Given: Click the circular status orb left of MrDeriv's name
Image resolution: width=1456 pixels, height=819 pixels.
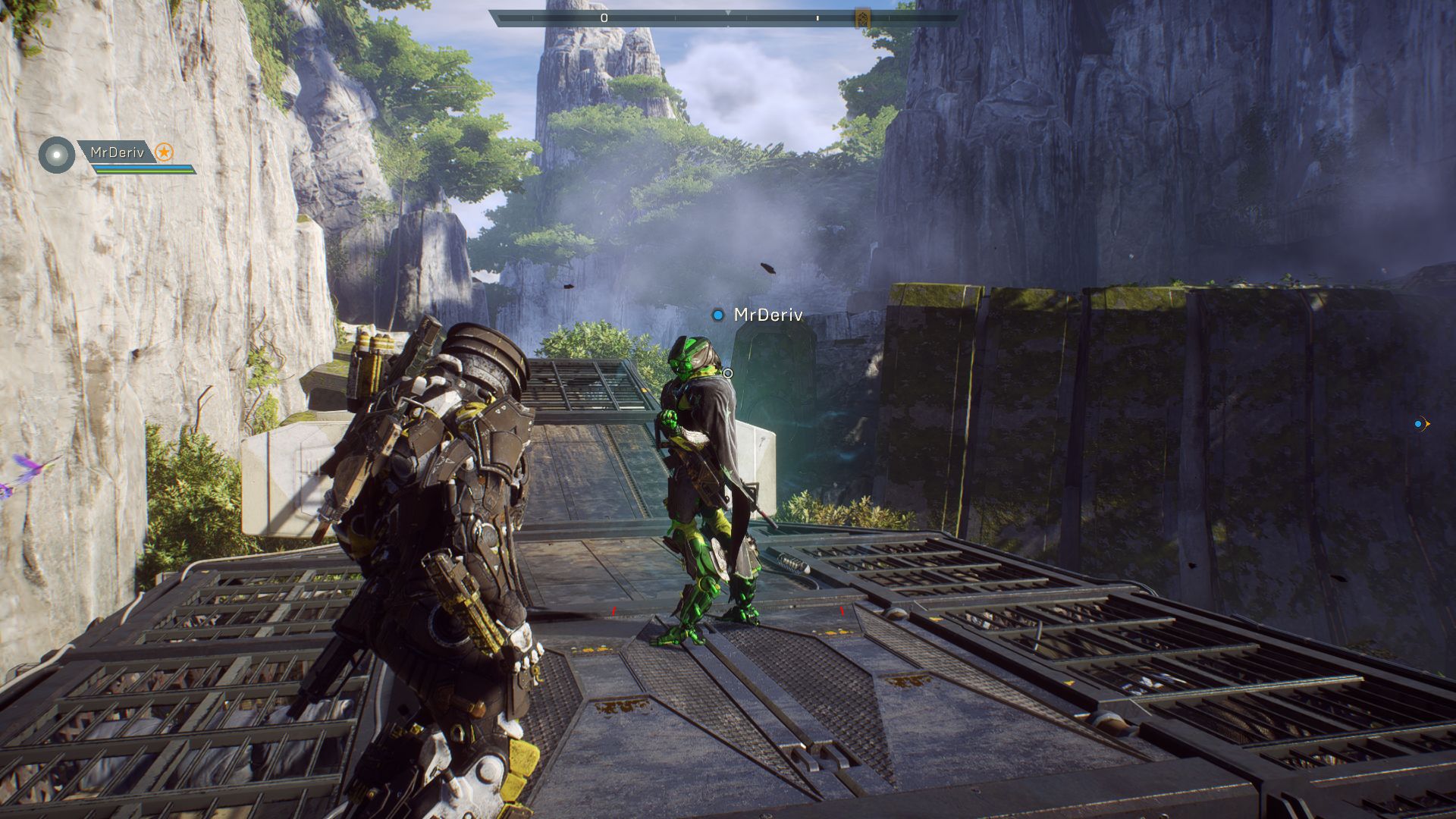Looking at the screenshot, I should click(x=57, y=155).
